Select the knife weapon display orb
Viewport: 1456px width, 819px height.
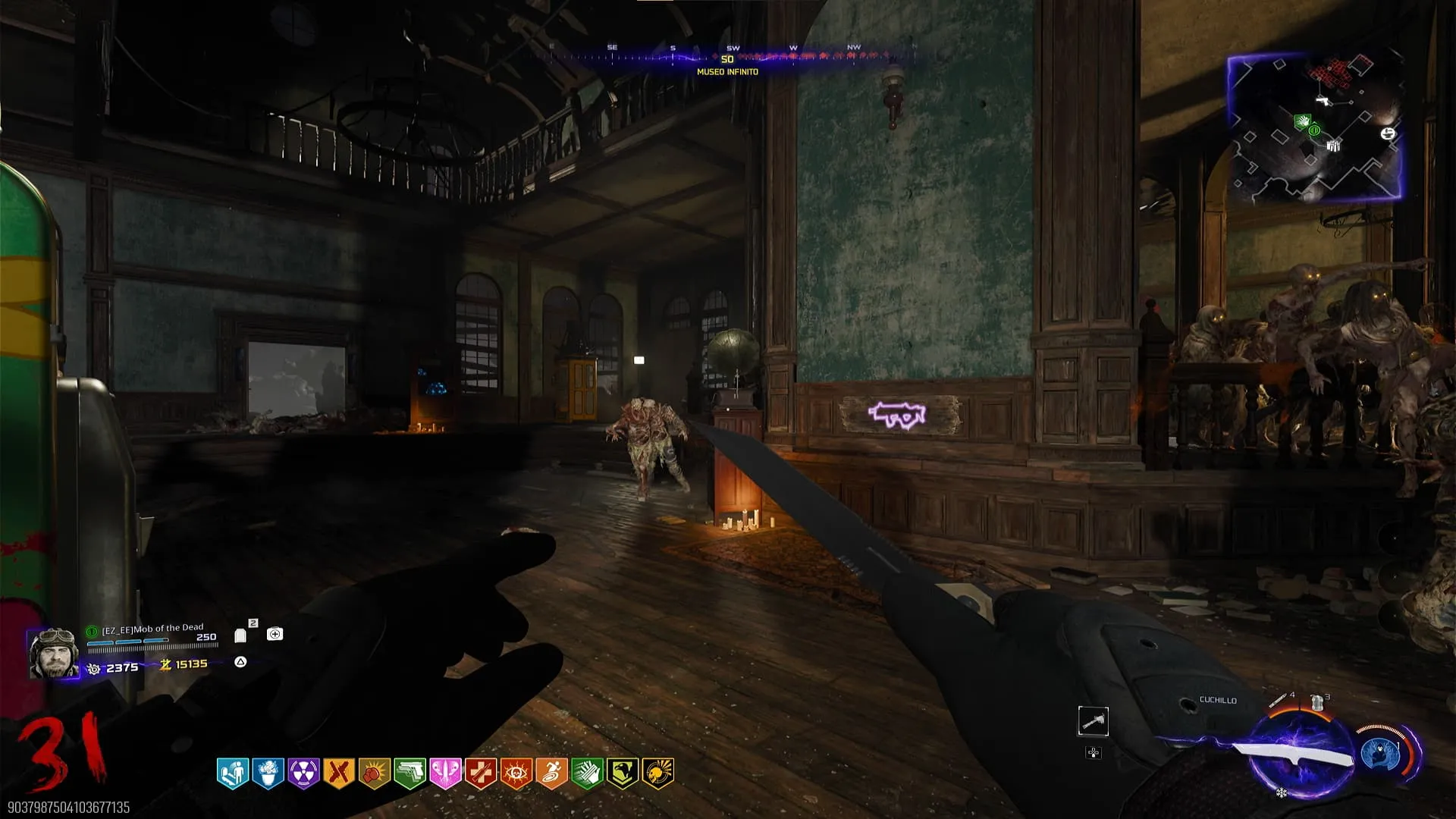[1300, 755]
